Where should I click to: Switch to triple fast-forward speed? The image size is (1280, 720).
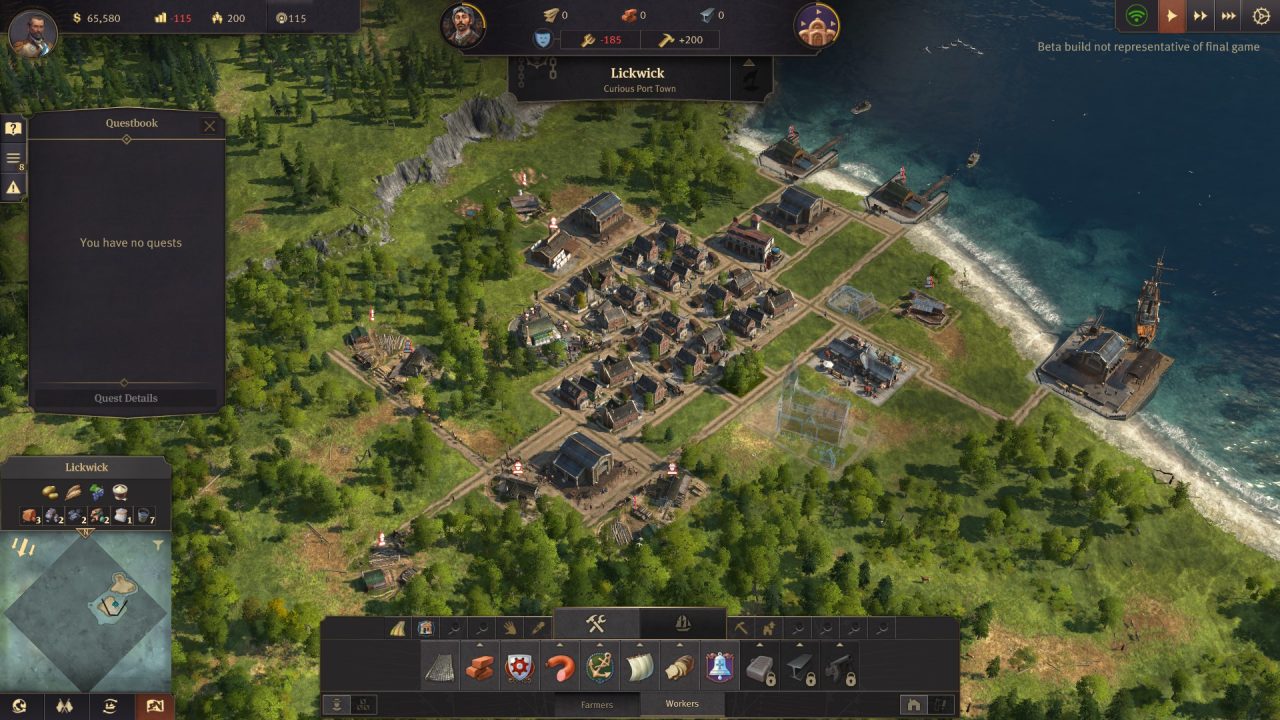coord(1230,16)
